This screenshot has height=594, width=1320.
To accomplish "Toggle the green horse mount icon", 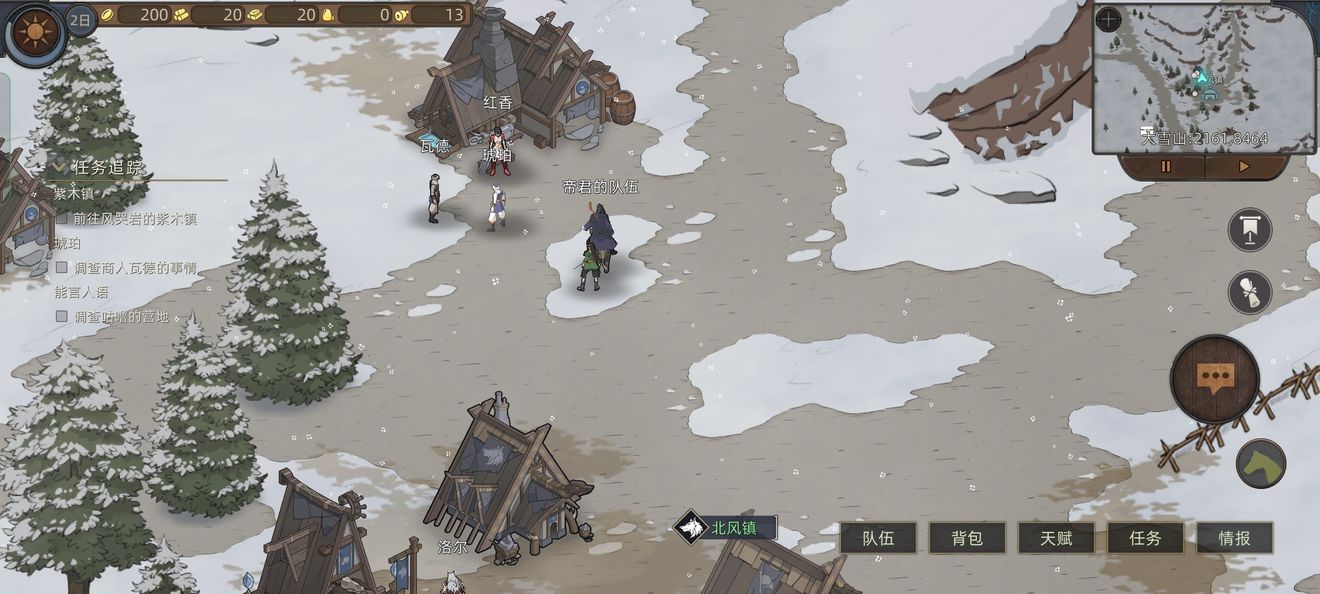I will pos(1260,464).
